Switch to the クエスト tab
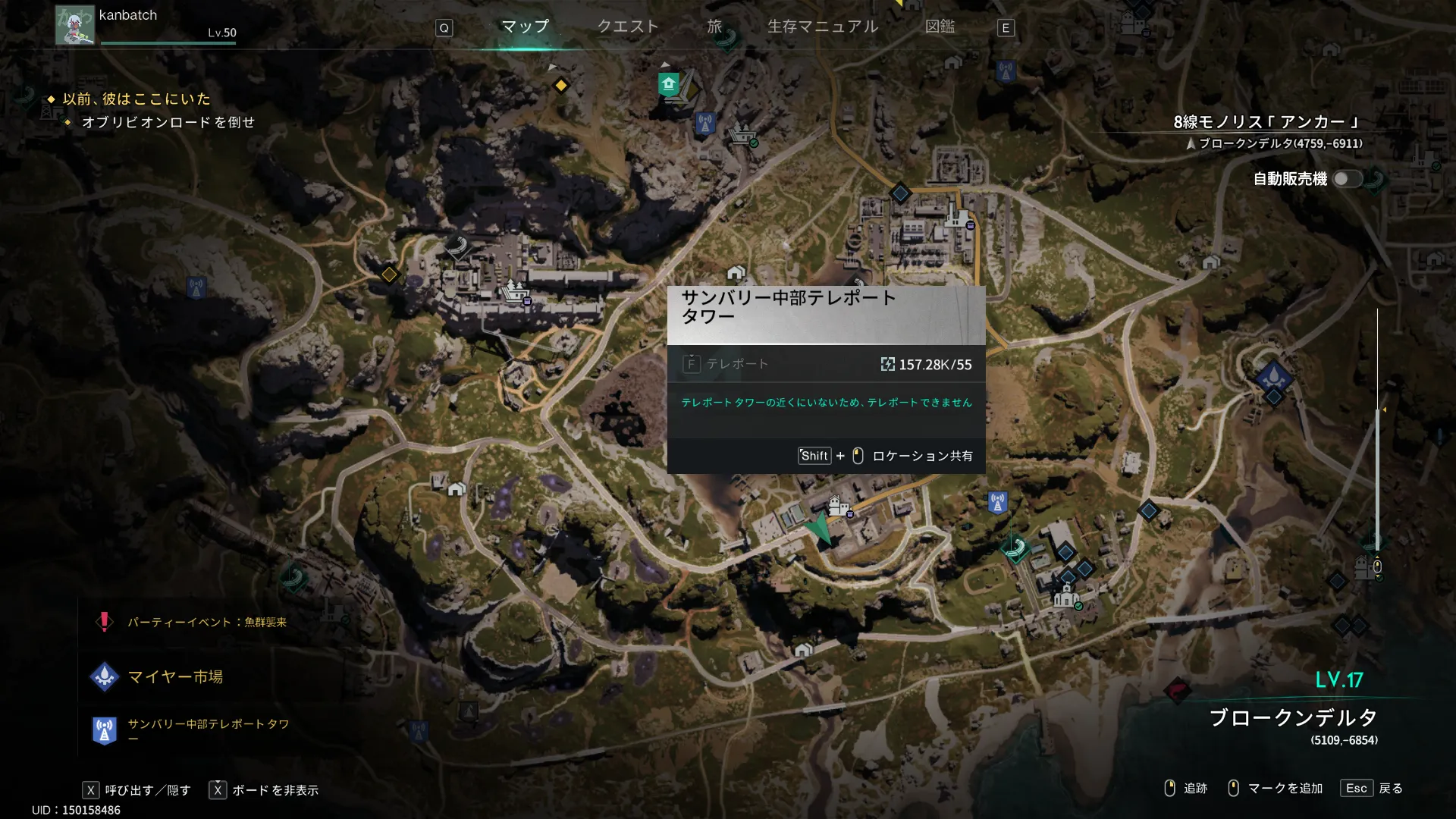Viewport: 1456px width, 819px height. [627, 27]
